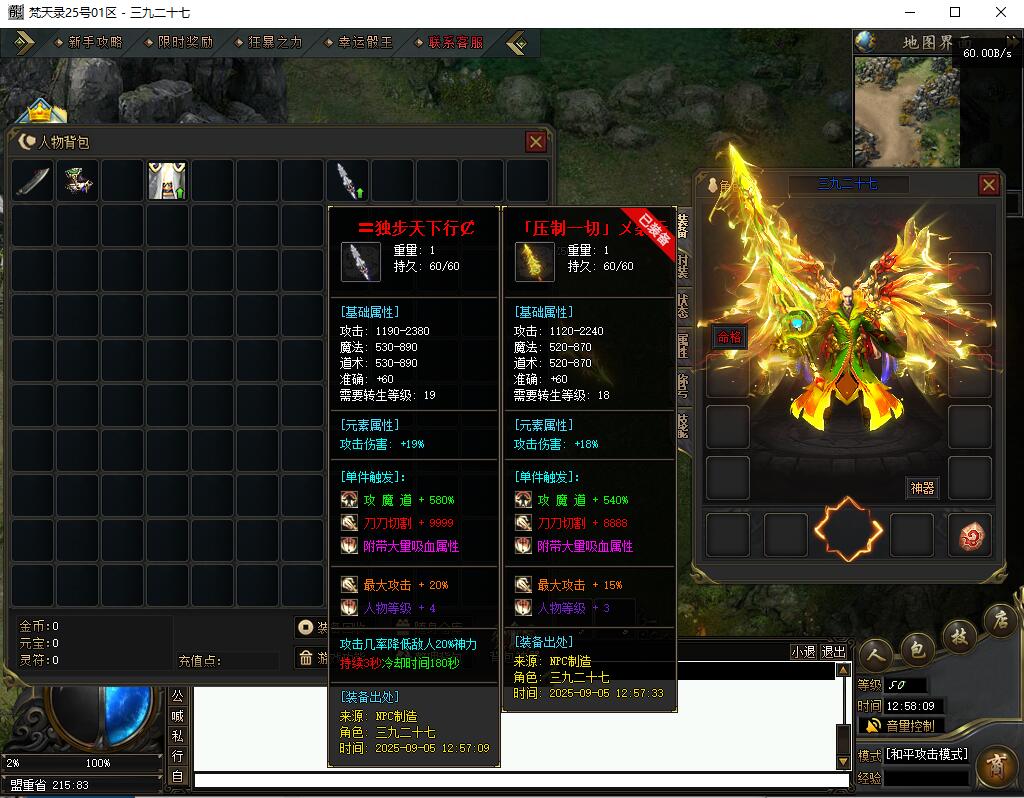Select the red rune stone equipment slot

click(969, 535)
